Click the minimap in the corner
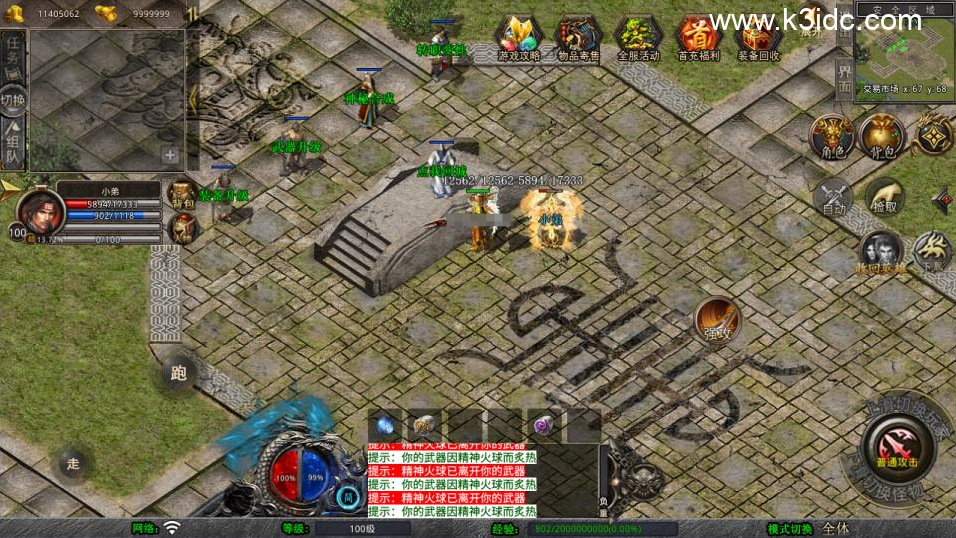Screen dimensions: 956x538 pos(904,45)
